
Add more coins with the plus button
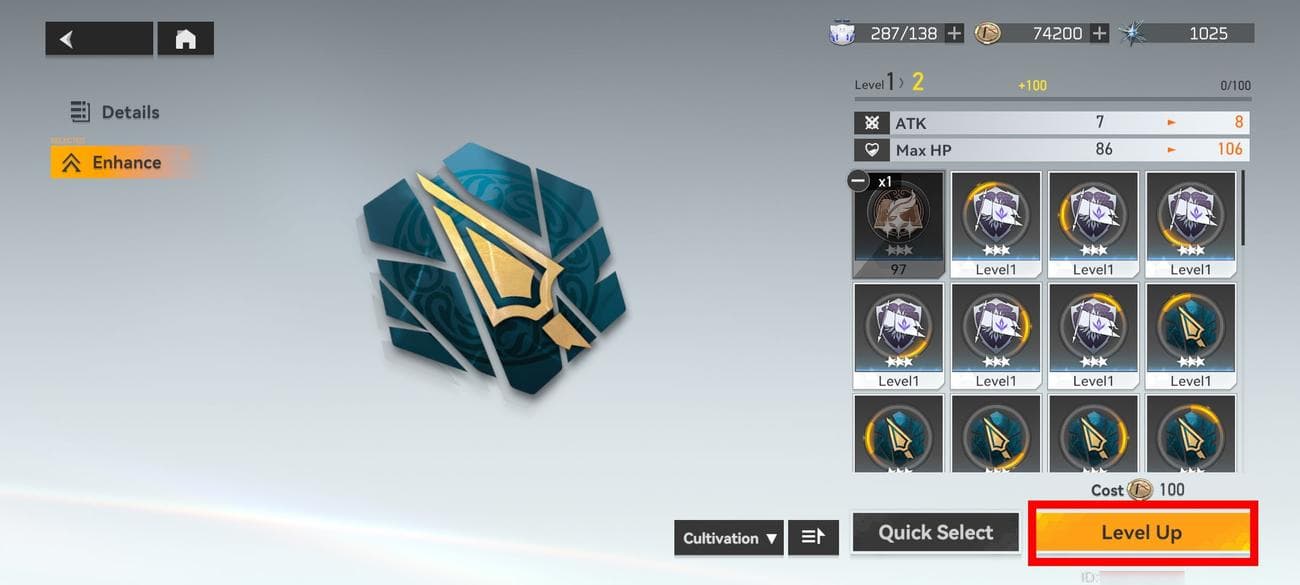(x=1099, y=34)
